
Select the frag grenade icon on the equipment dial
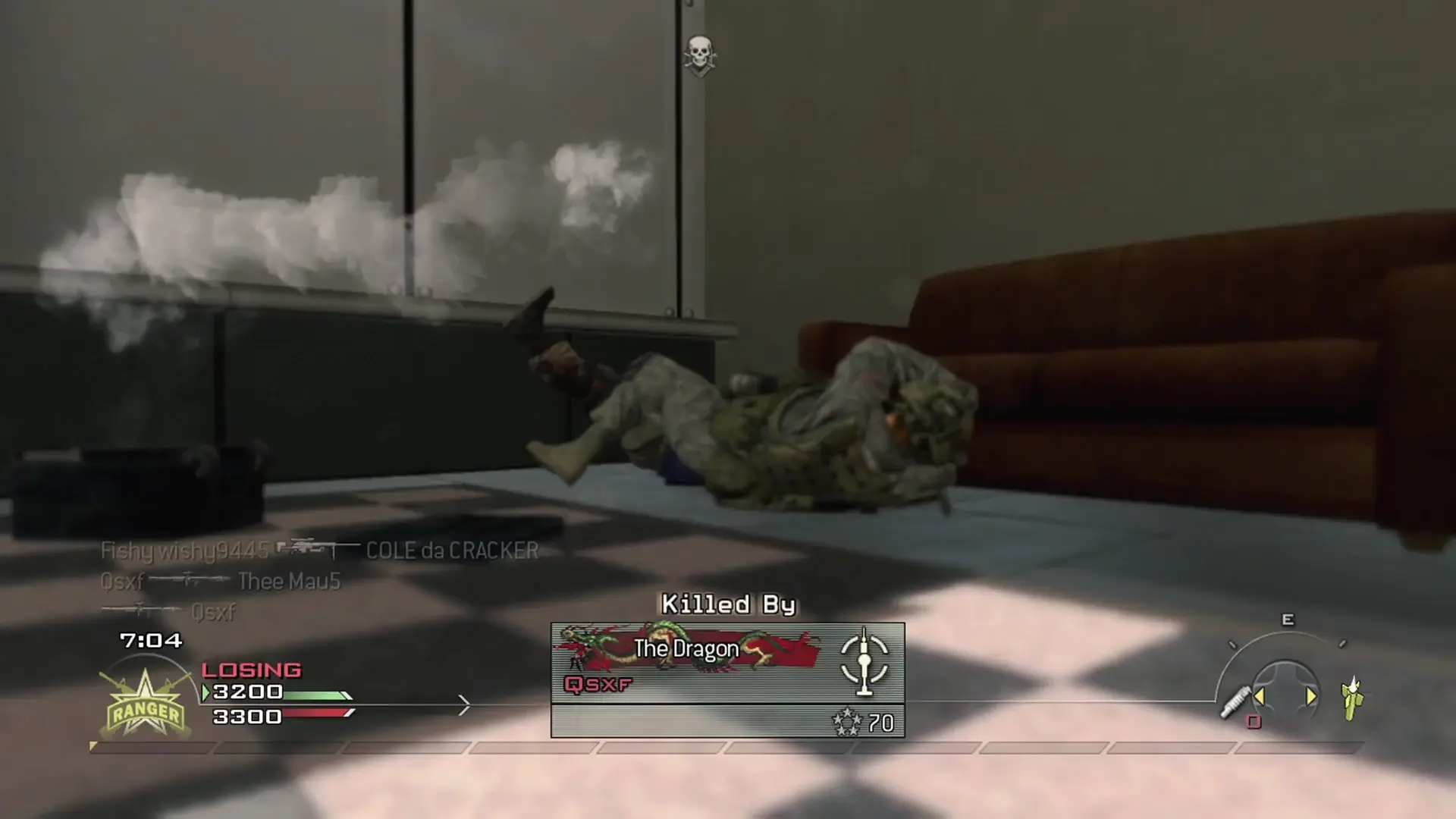1352,699
